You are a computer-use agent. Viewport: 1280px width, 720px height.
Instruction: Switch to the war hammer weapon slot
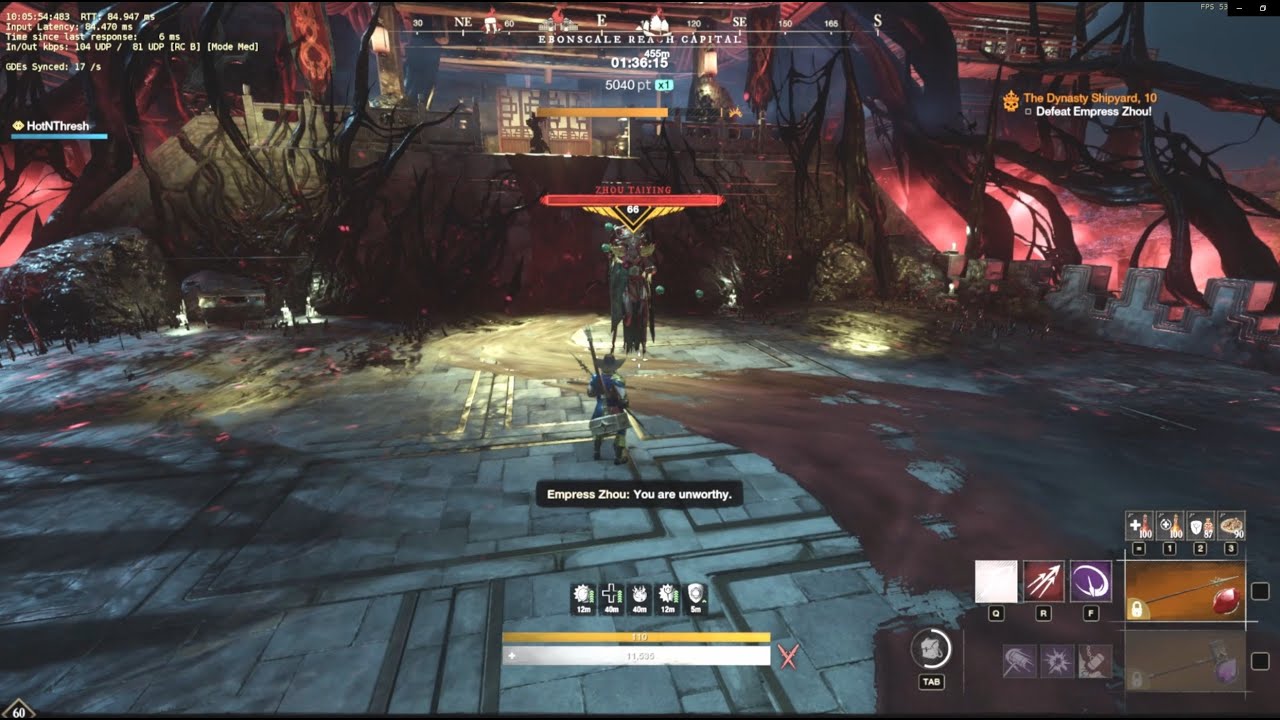click(x=1186, y=661)
